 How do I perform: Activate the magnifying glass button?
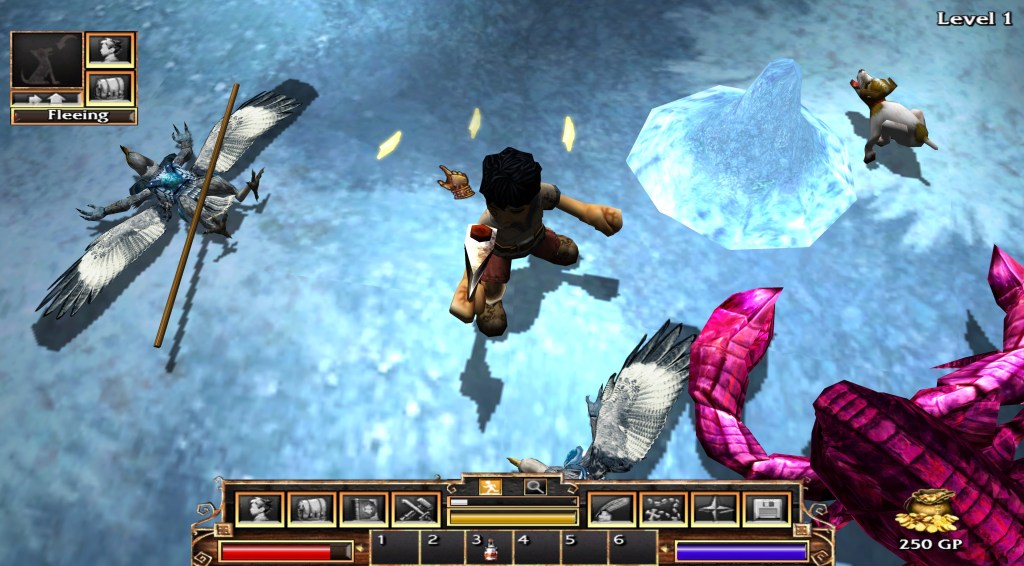[x=535, y=487]
